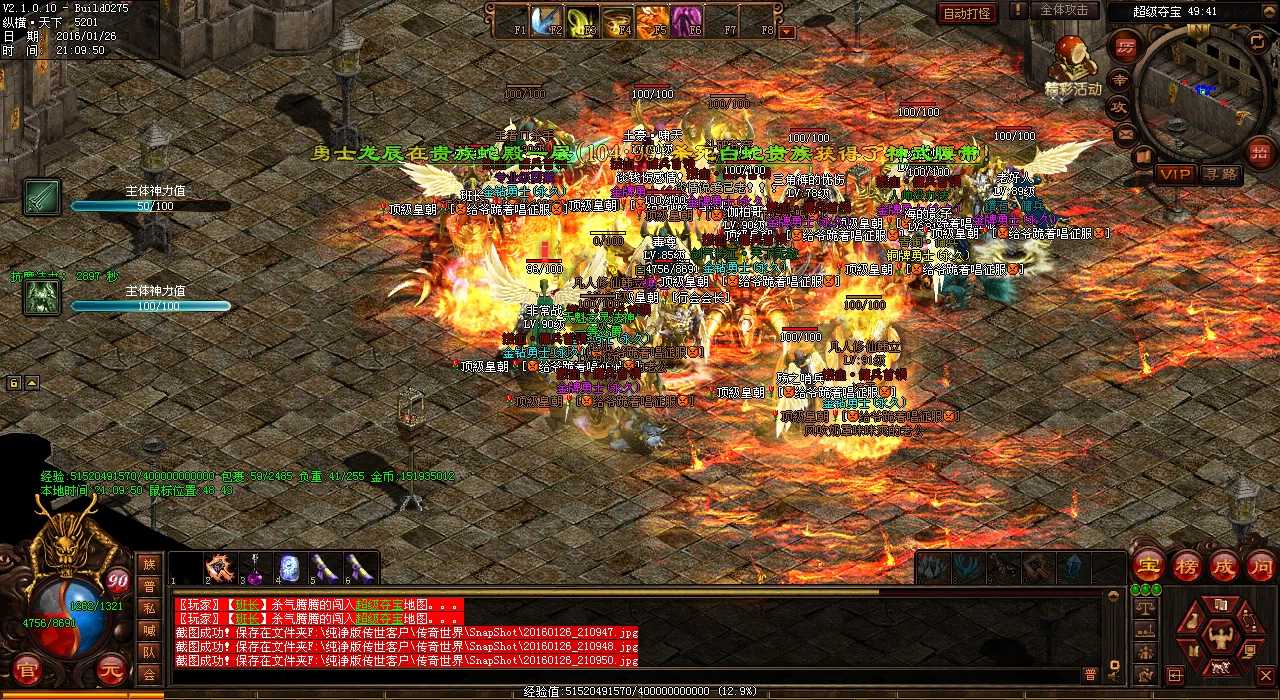Use the purple potion in slot 3
The image size is (1280, 700).
[x=256, y=570]
